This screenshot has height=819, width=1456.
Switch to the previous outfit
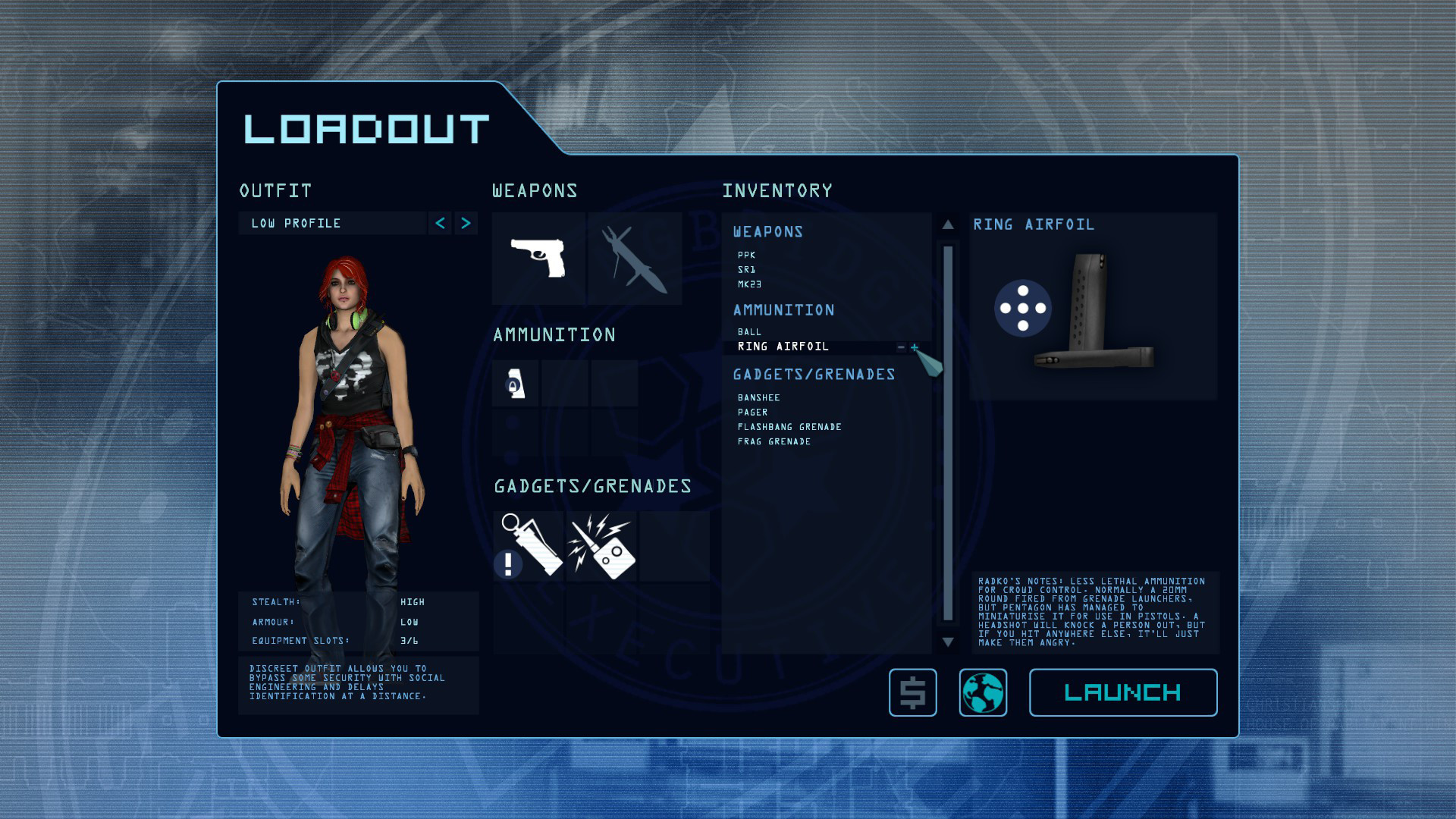[x=440, y=223]
